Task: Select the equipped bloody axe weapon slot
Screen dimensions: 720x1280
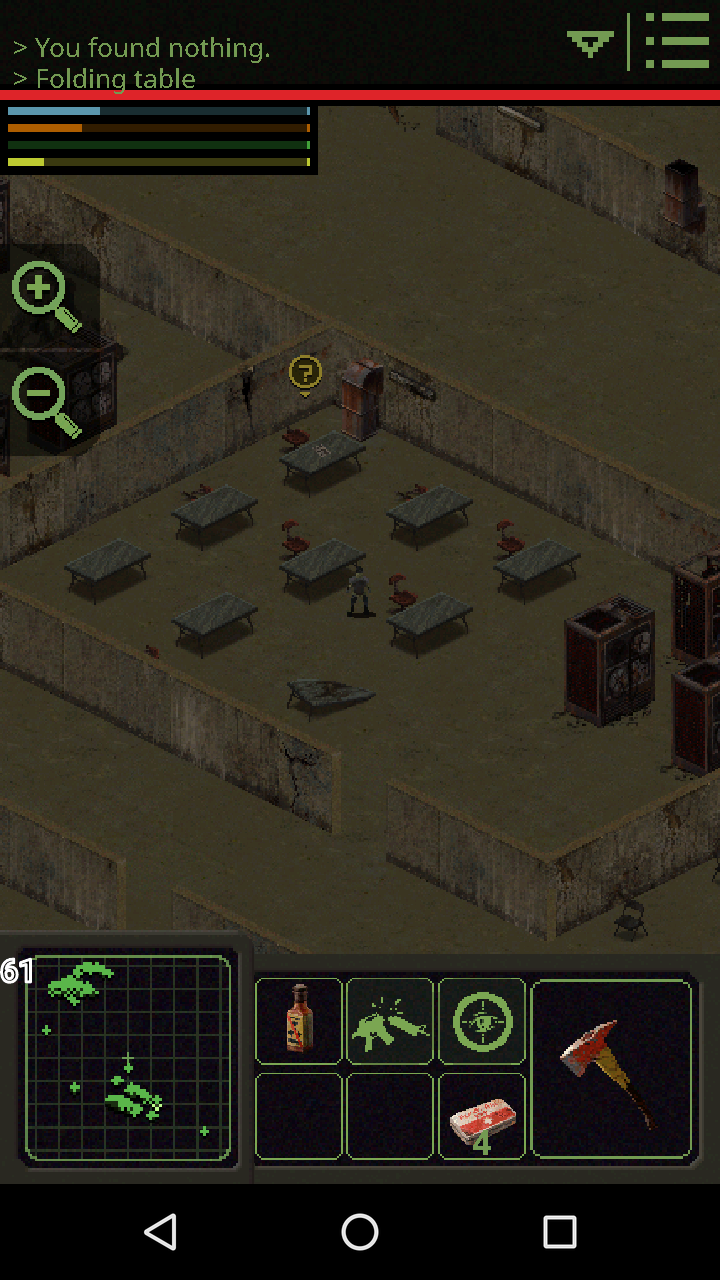Action: (611, 1069)
